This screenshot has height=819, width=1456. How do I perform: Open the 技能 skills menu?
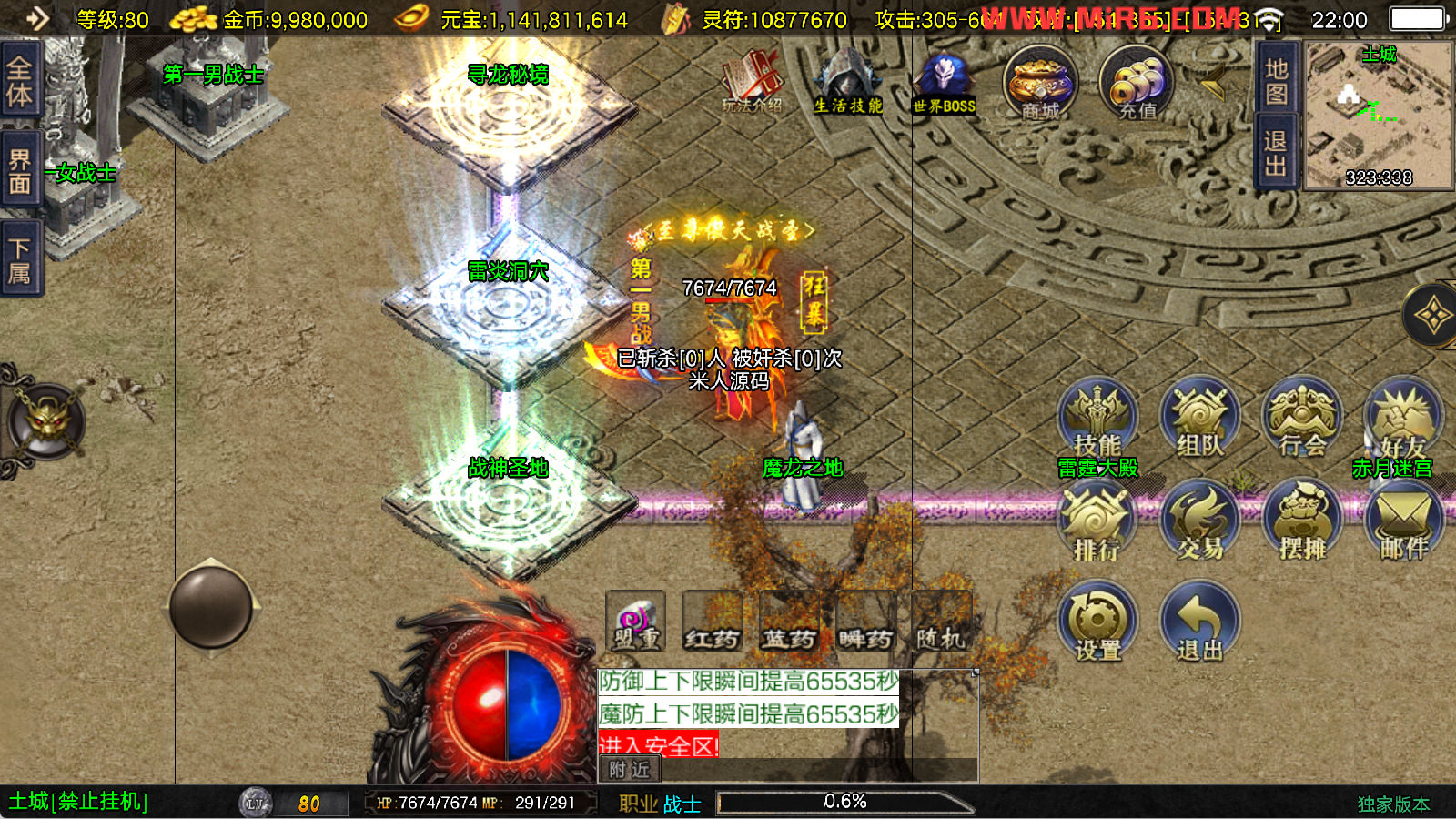[x=1097, y=419]
